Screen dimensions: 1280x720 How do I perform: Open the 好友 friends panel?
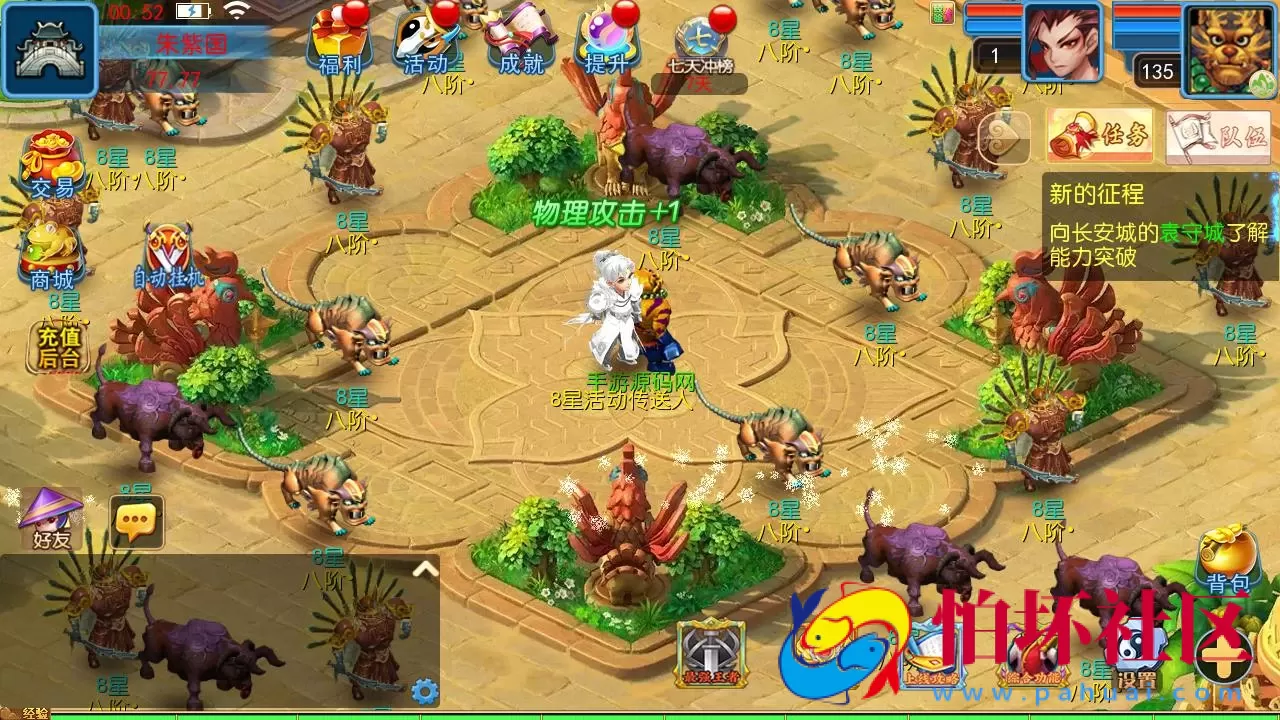click(x=52, y=517)
